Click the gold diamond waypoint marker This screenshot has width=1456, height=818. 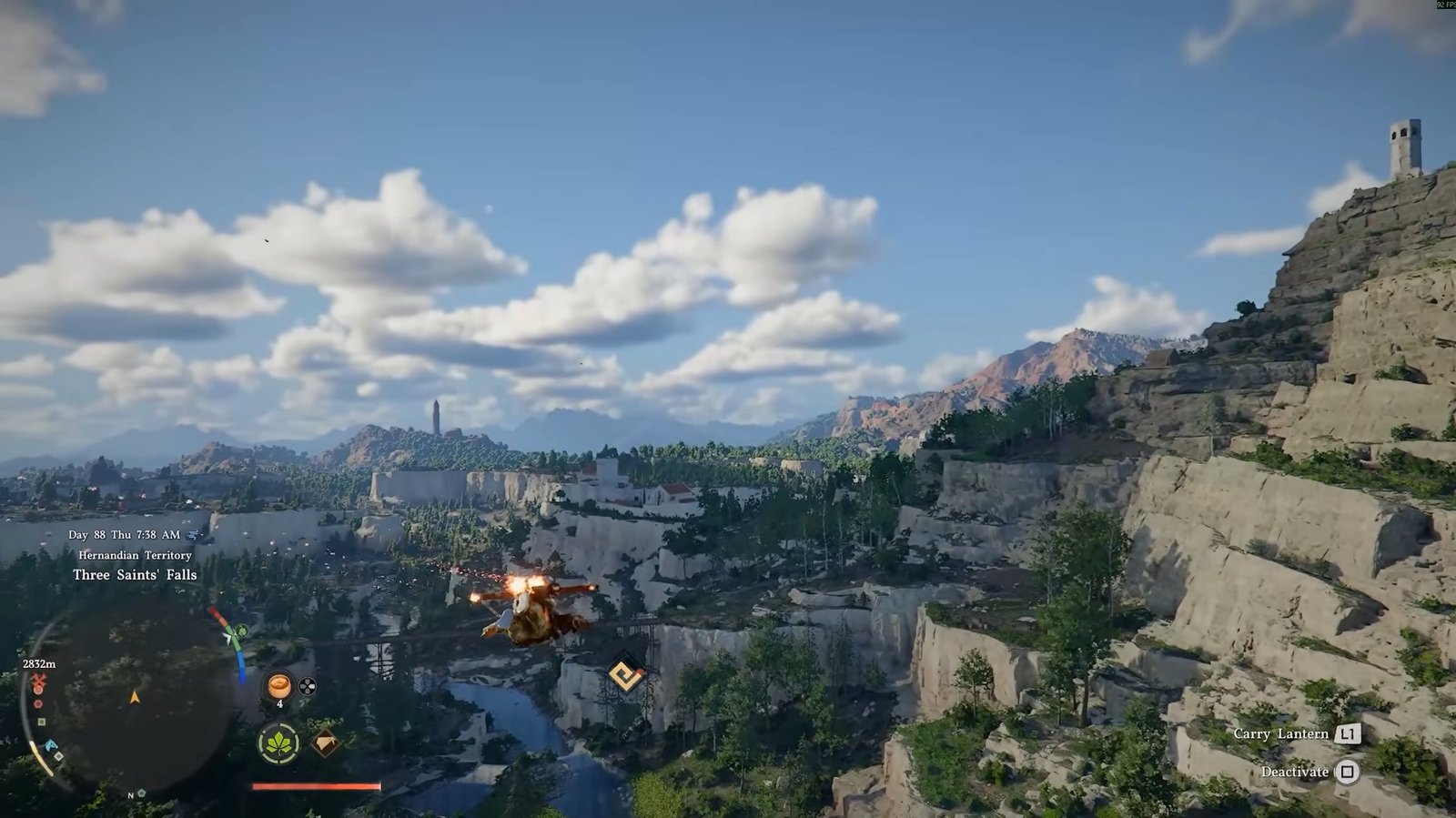625,675
